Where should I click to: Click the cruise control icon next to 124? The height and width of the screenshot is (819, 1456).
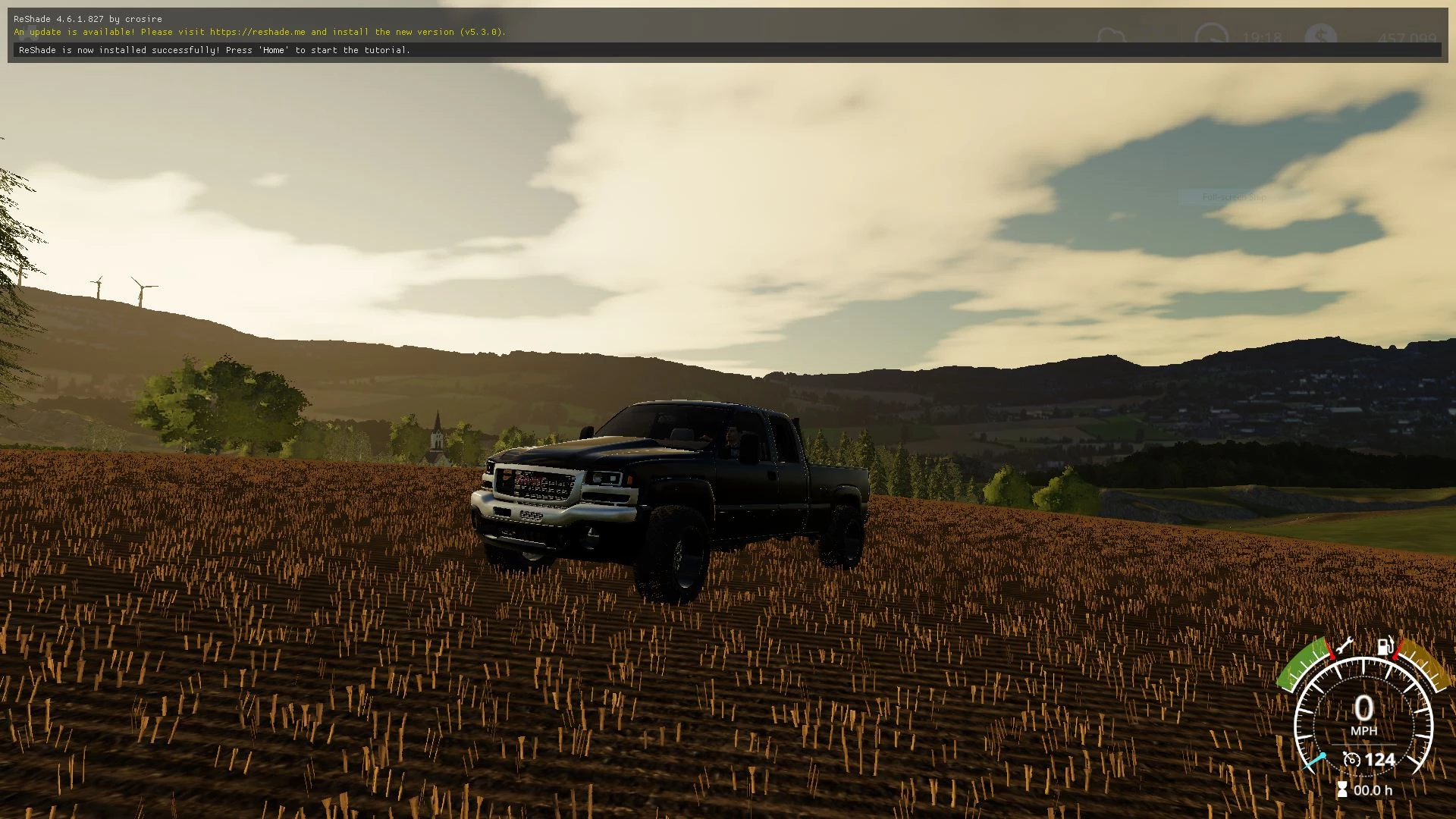pos(1352,760)
